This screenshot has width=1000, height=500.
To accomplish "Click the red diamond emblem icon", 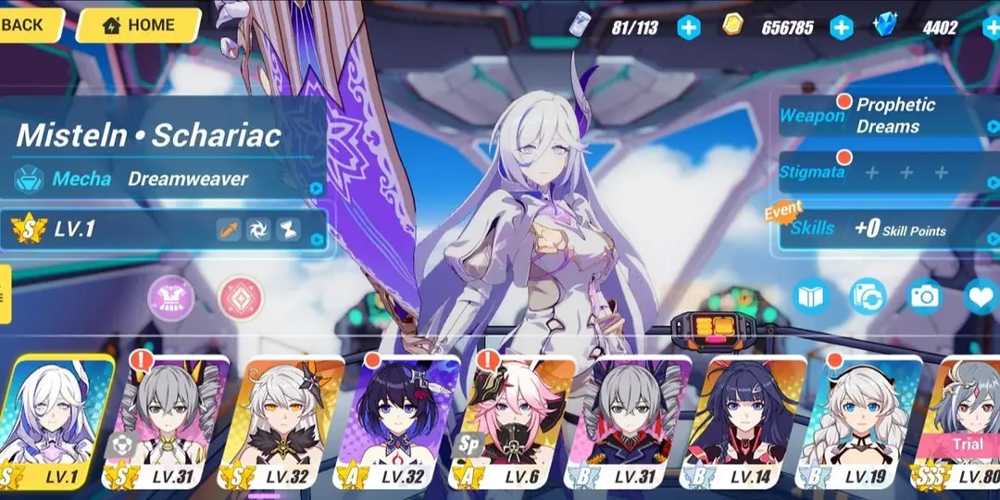I will [240, 298].
